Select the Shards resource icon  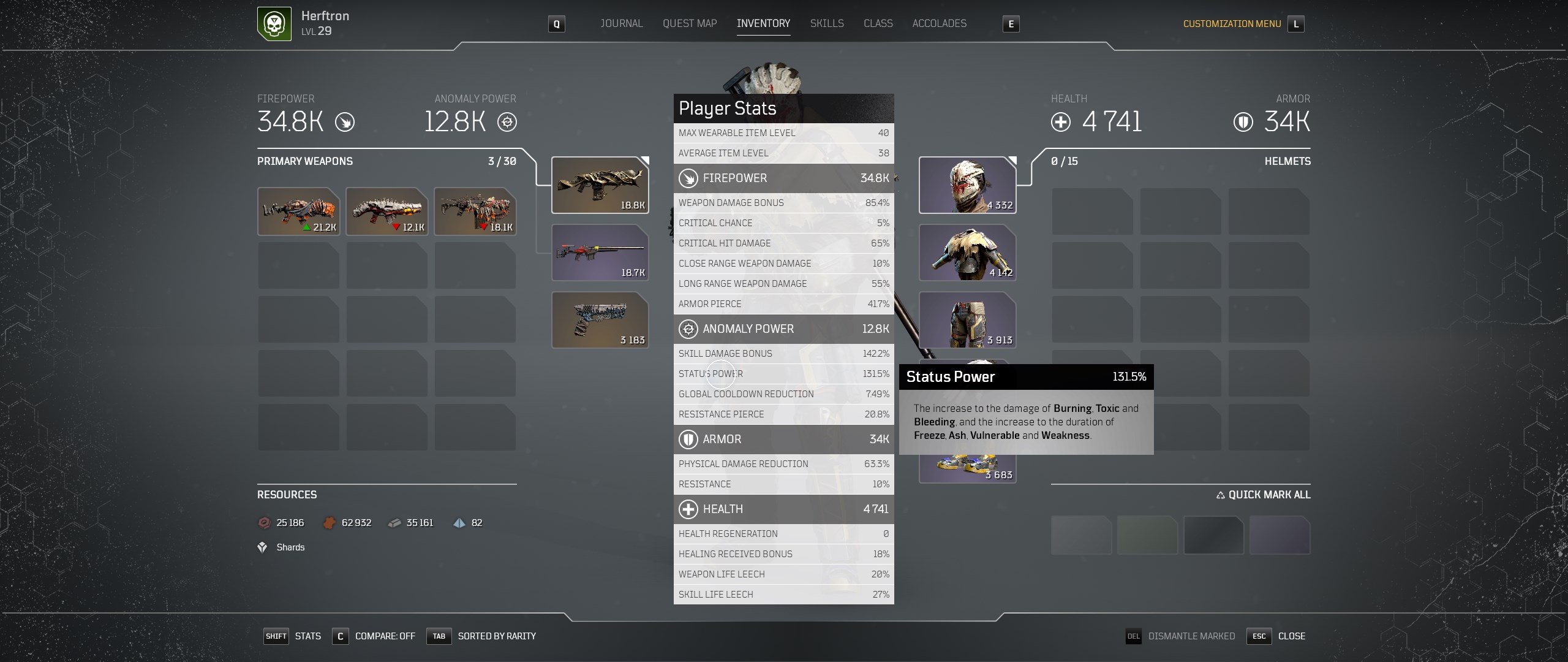tap(262, 547)
